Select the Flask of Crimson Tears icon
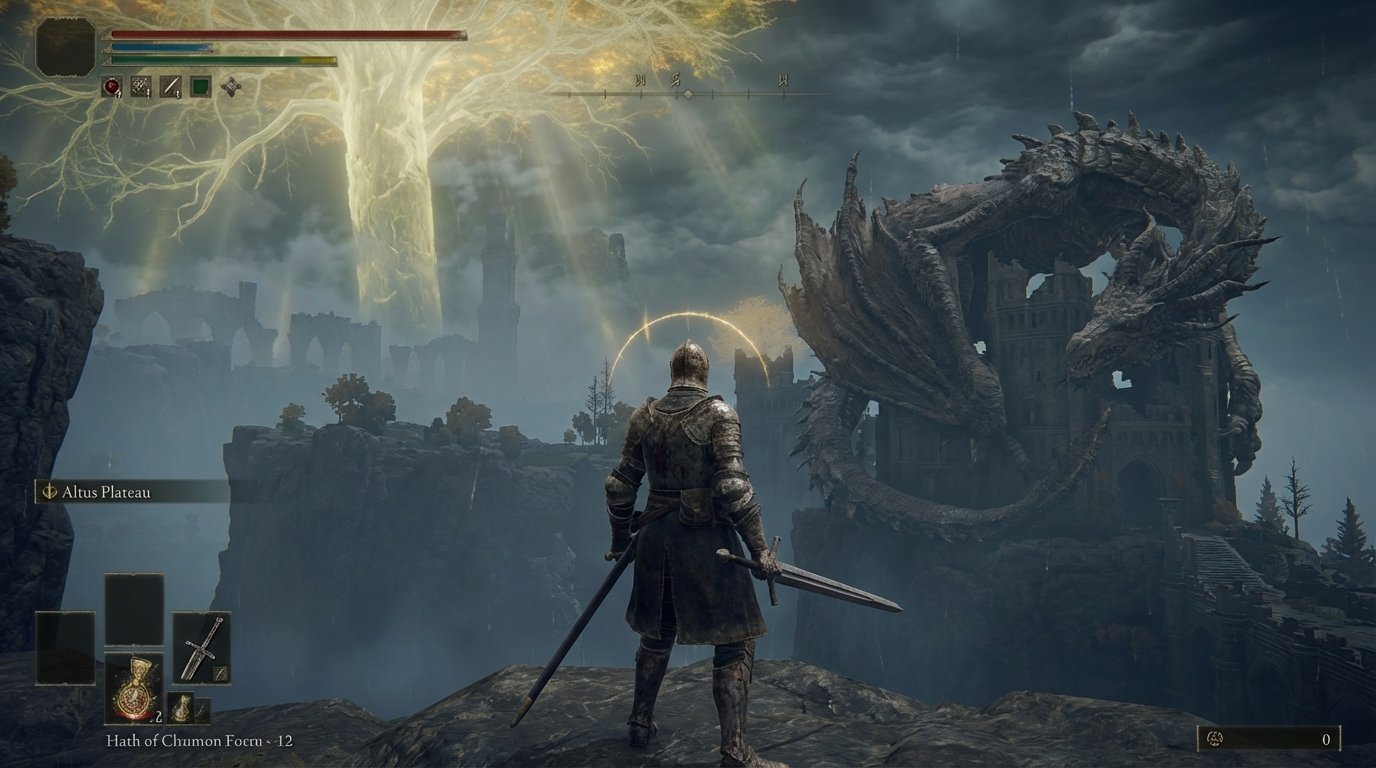Image resolution: width=1376 pixels, height=768 pixels. (134, 688)
